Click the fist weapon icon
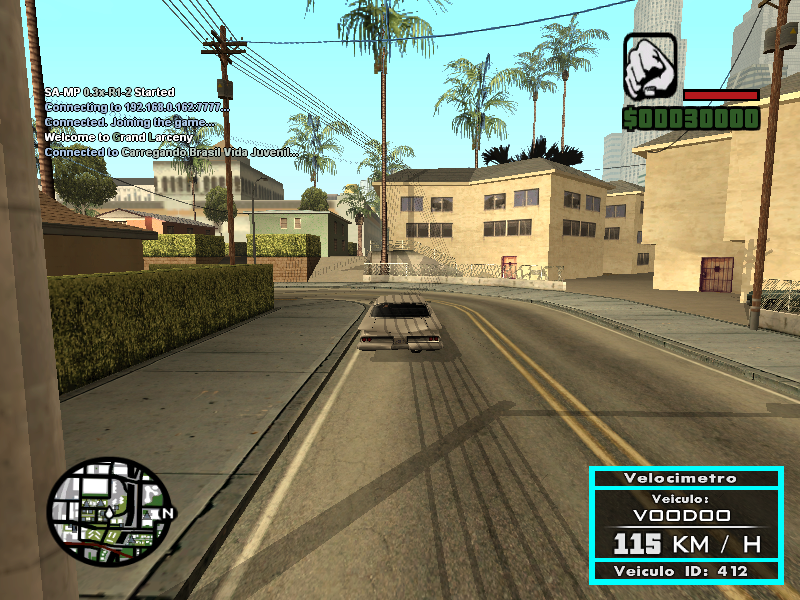 pos(650,66)
